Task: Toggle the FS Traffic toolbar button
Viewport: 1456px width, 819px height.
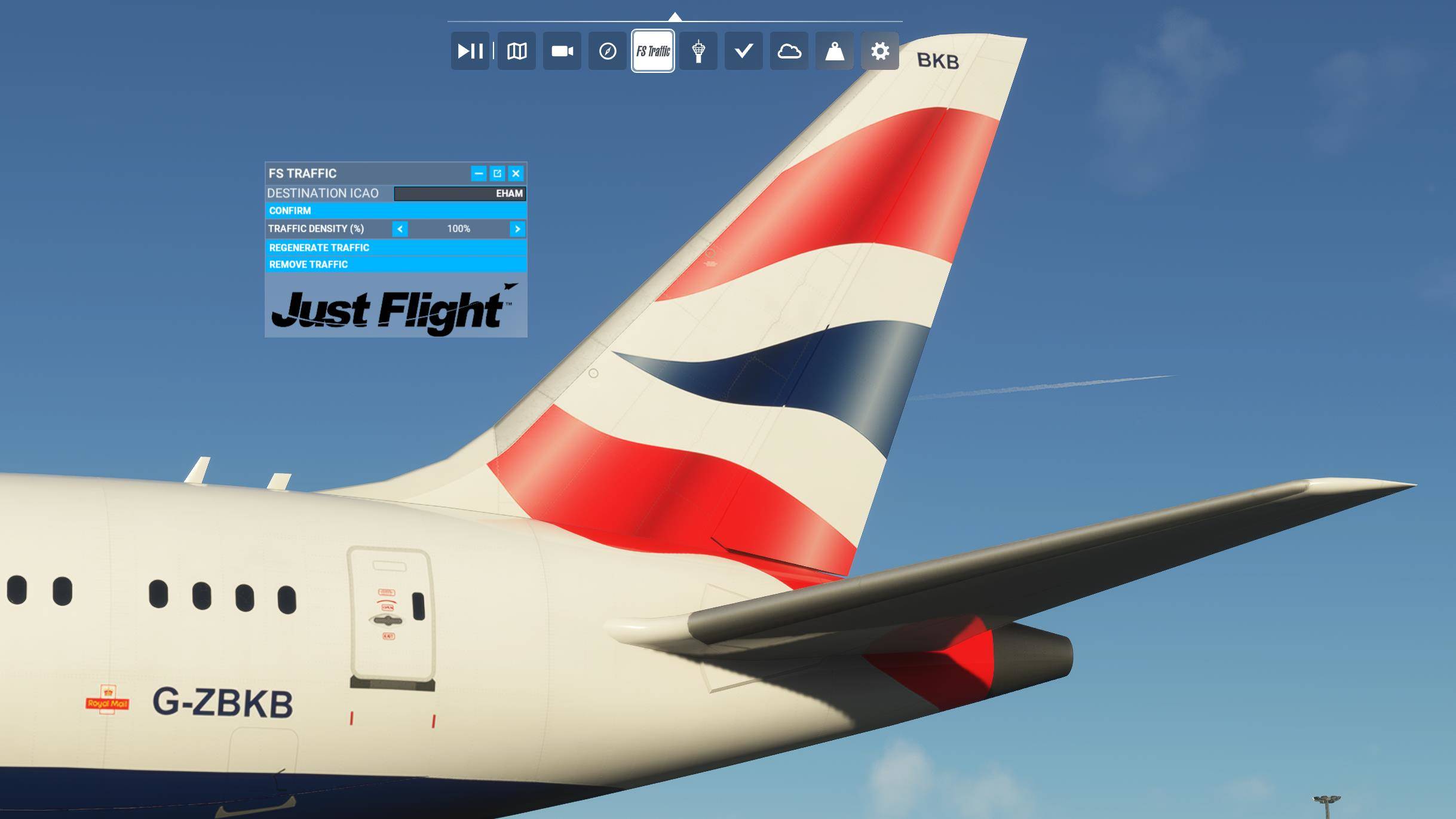Action: 653,51
